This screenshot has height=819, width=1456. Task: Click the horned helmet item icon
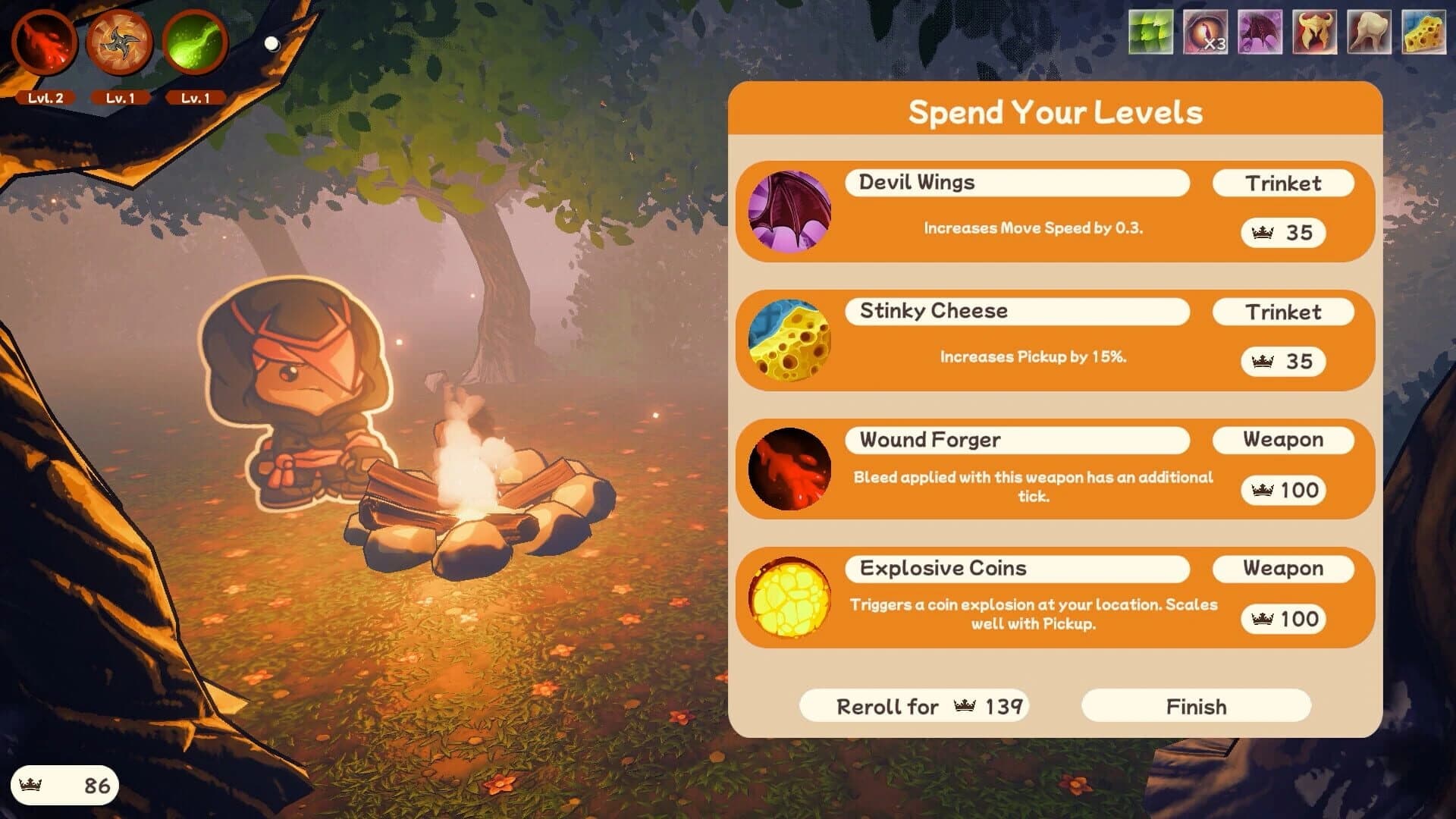[x=1314, y=33]
